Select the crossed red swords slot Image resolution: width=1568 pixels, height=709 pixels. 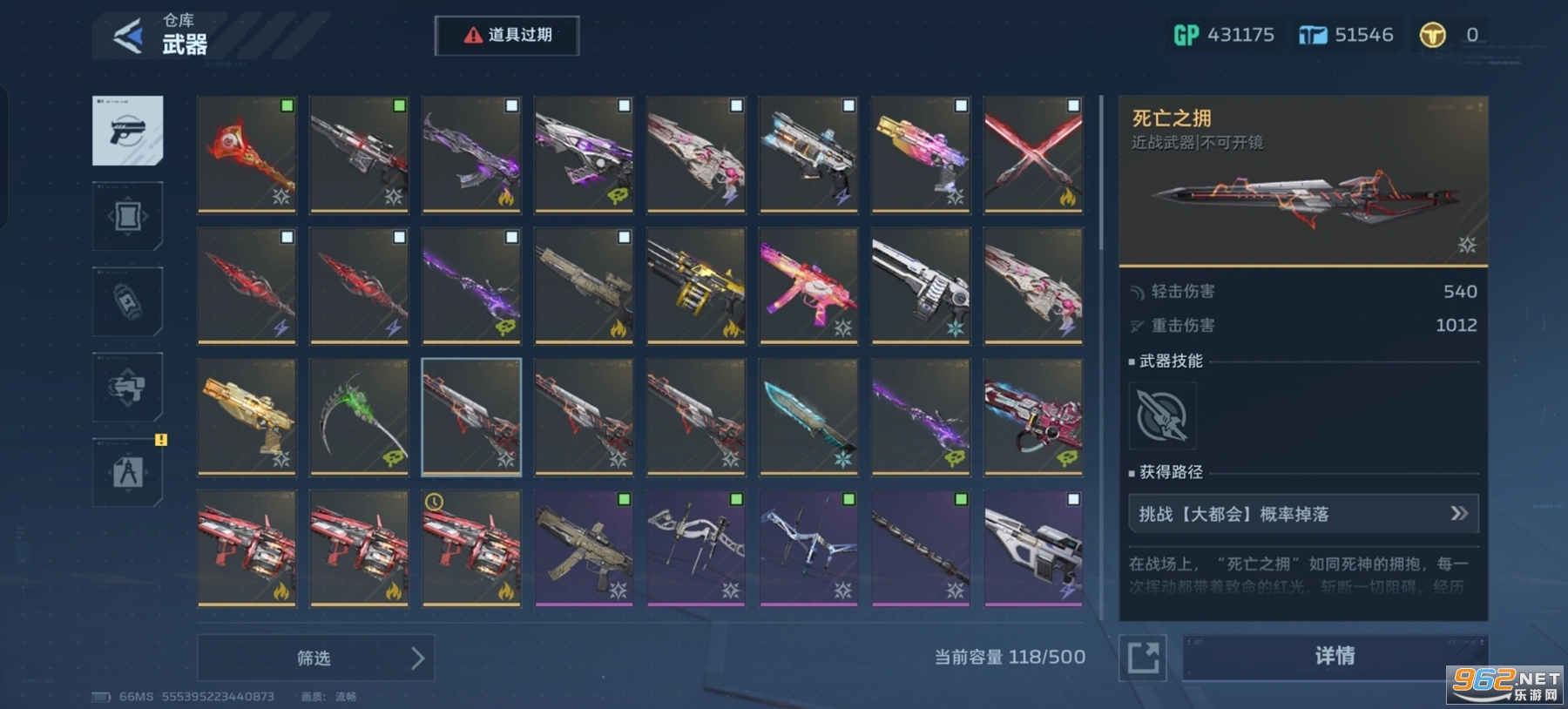click(1033, 154)
